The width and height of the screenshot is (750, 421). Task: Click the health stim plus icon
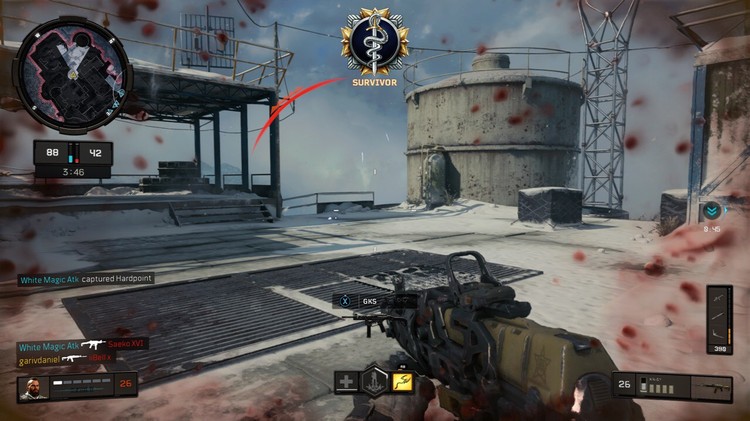coord(346,382)
